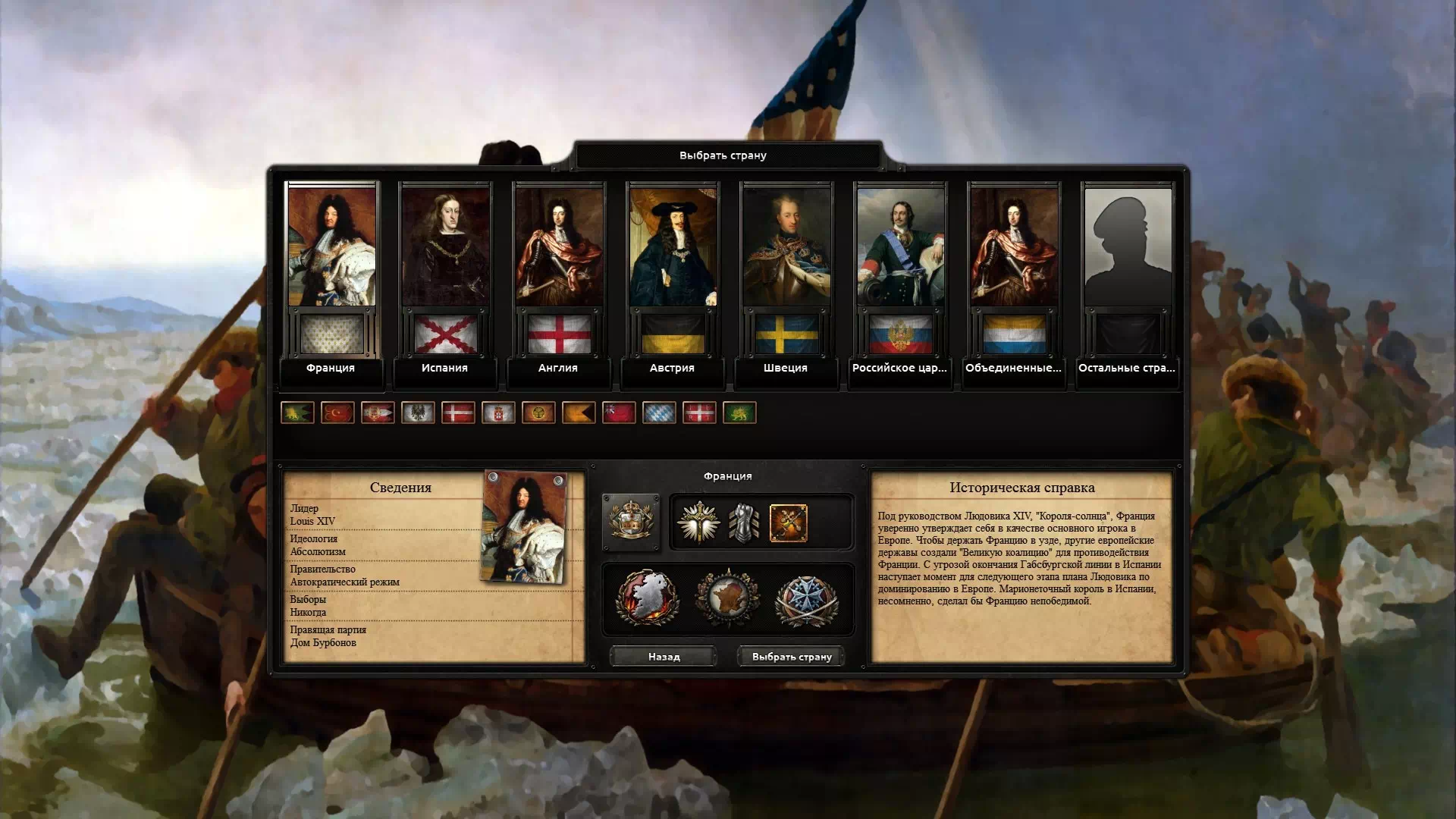Image resolution: width=1456 pixels, height=819 pixels.
Task: Inspect the golden crucifix national spirit icon
Action: [698, 523]
